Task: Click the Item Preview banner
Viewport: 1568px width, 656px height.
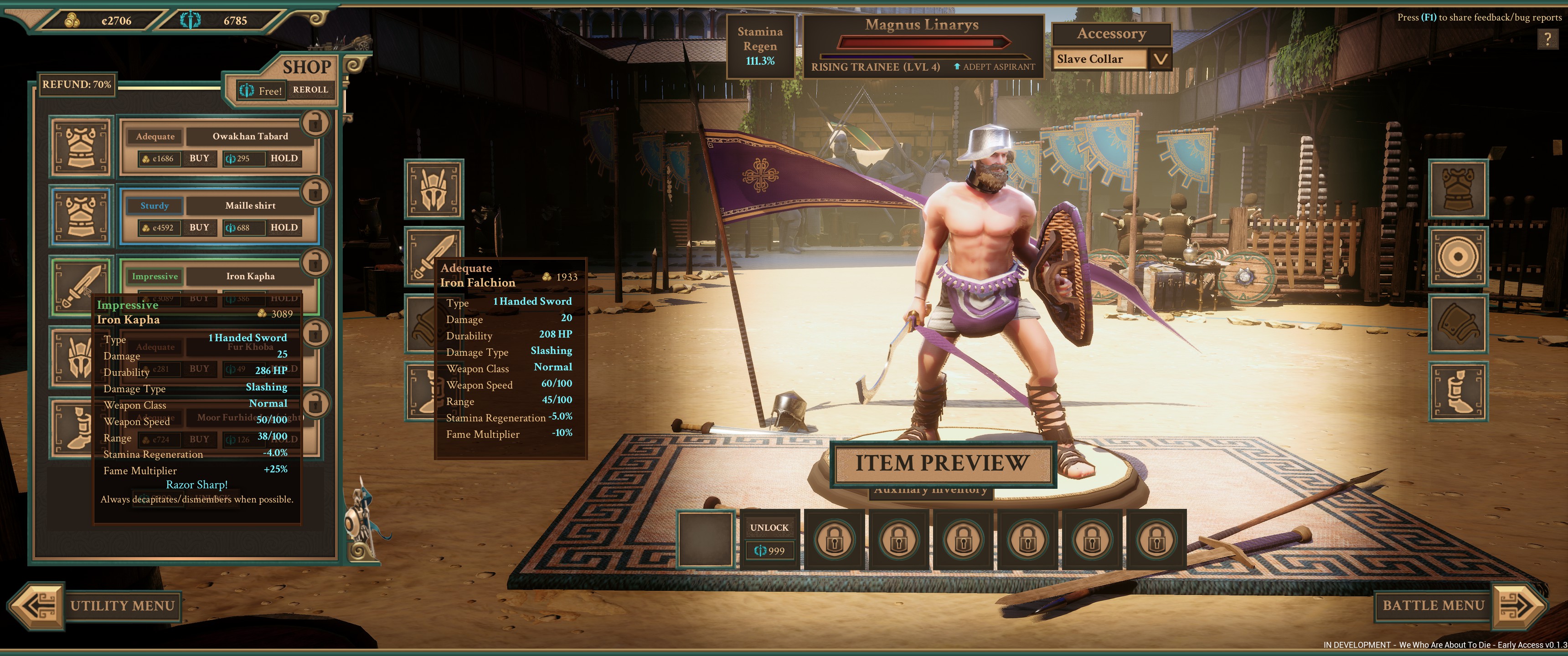Action: pos(942,463)
